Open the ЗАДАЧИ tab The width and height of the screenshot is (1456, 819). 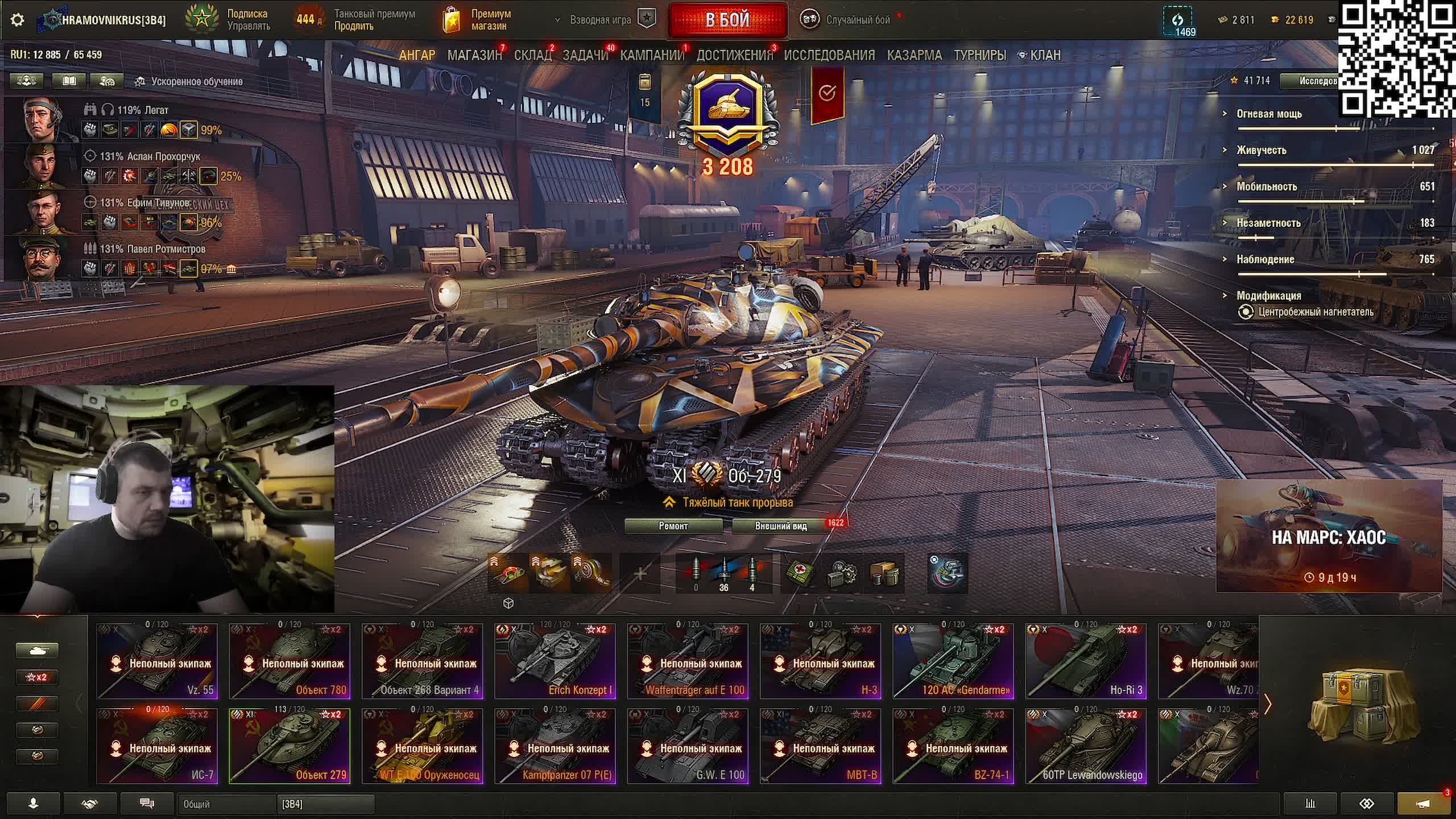click(585, 55)
